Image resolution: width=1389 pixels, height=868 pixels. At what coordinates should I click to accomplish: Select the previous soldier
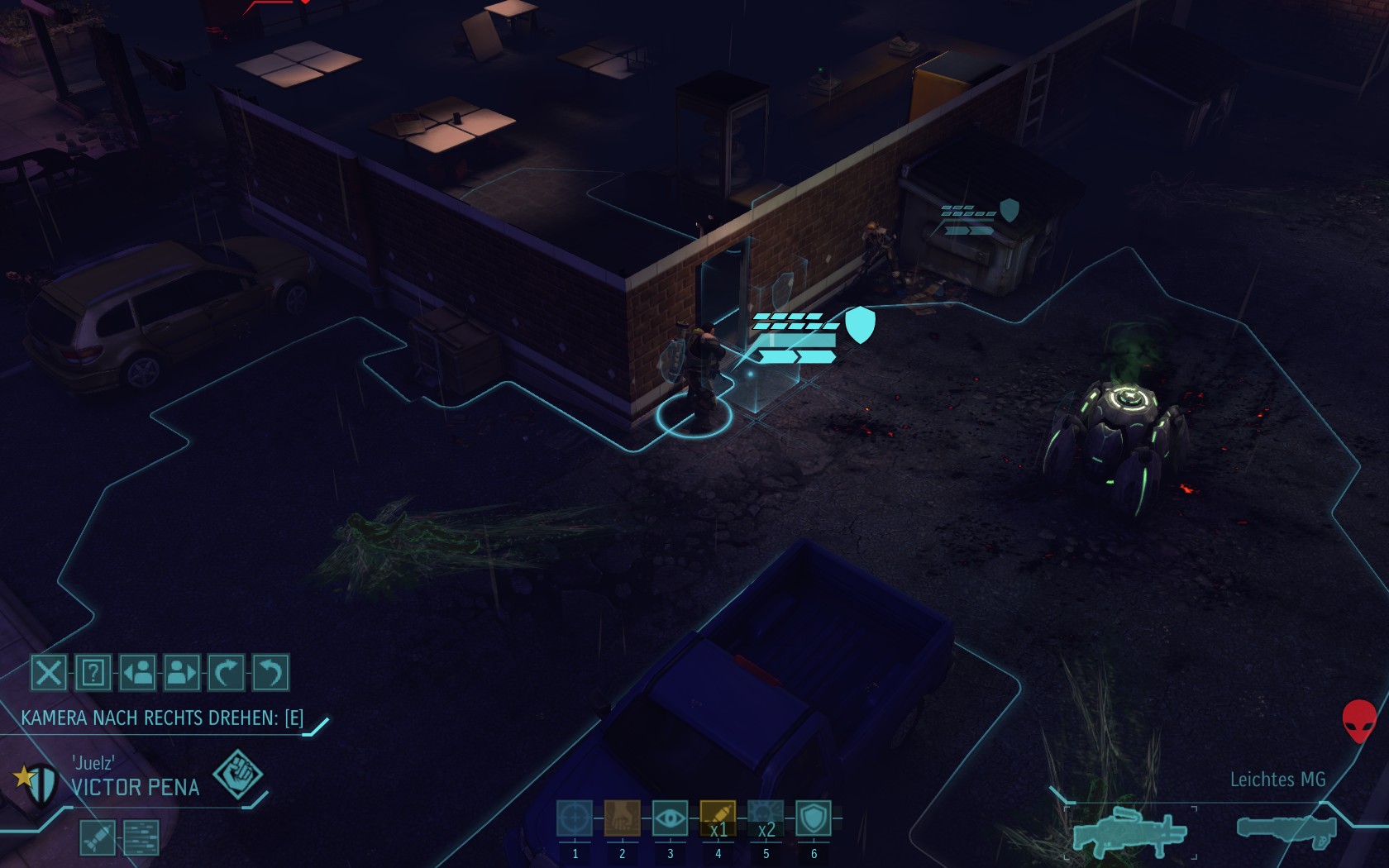(138, 673)
